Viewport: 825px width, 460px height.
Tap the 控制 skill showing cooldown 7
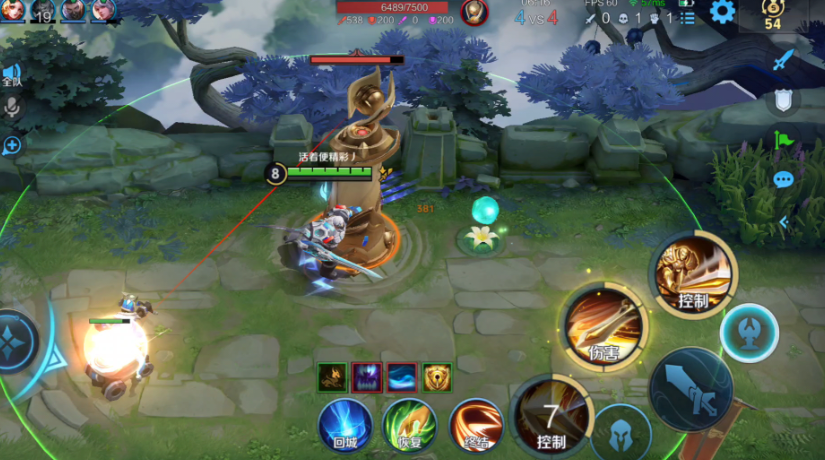click(x=551, y=416)
